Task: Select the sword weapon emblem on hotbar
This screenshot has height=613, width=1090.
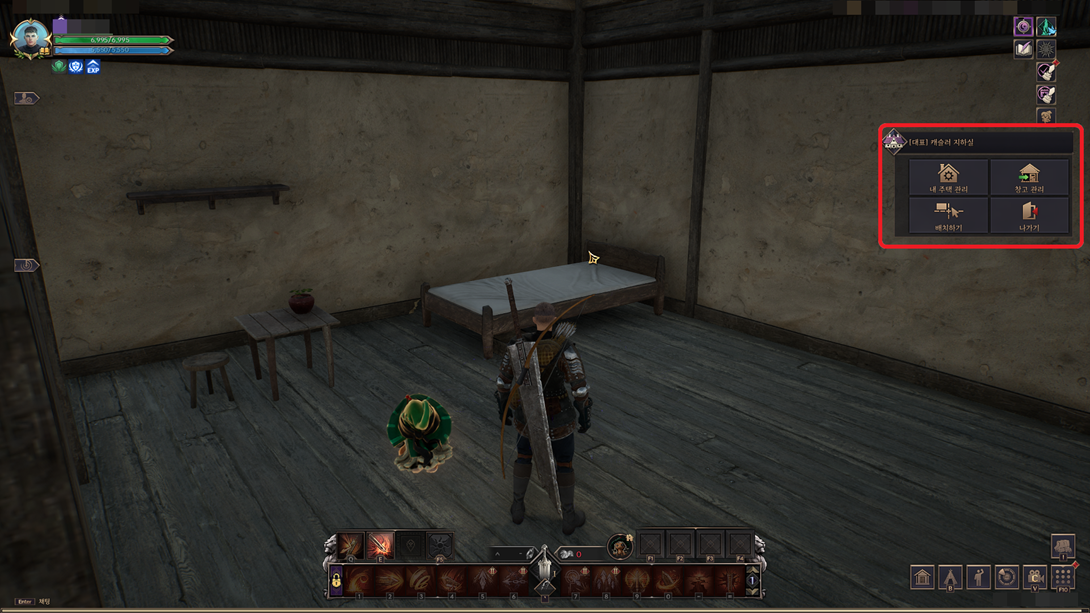Action: [x=544, y=571]
